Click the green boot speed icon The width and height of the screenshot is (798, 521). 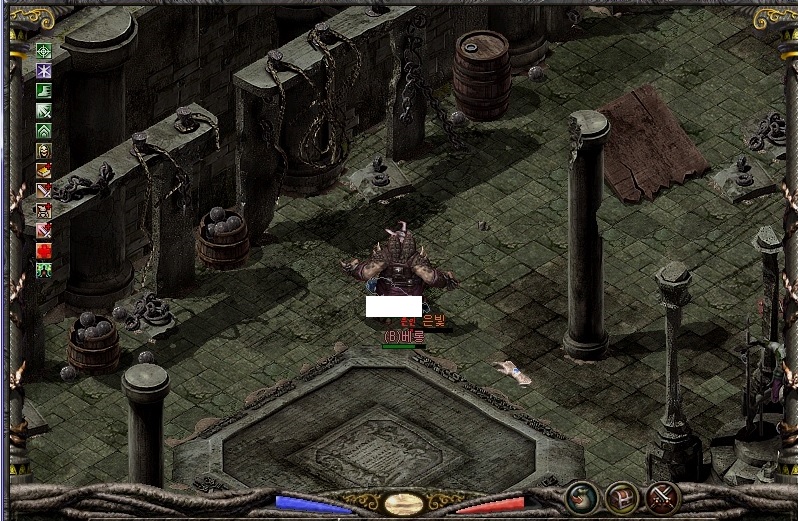pyautogui.click(x=44, y=91)
